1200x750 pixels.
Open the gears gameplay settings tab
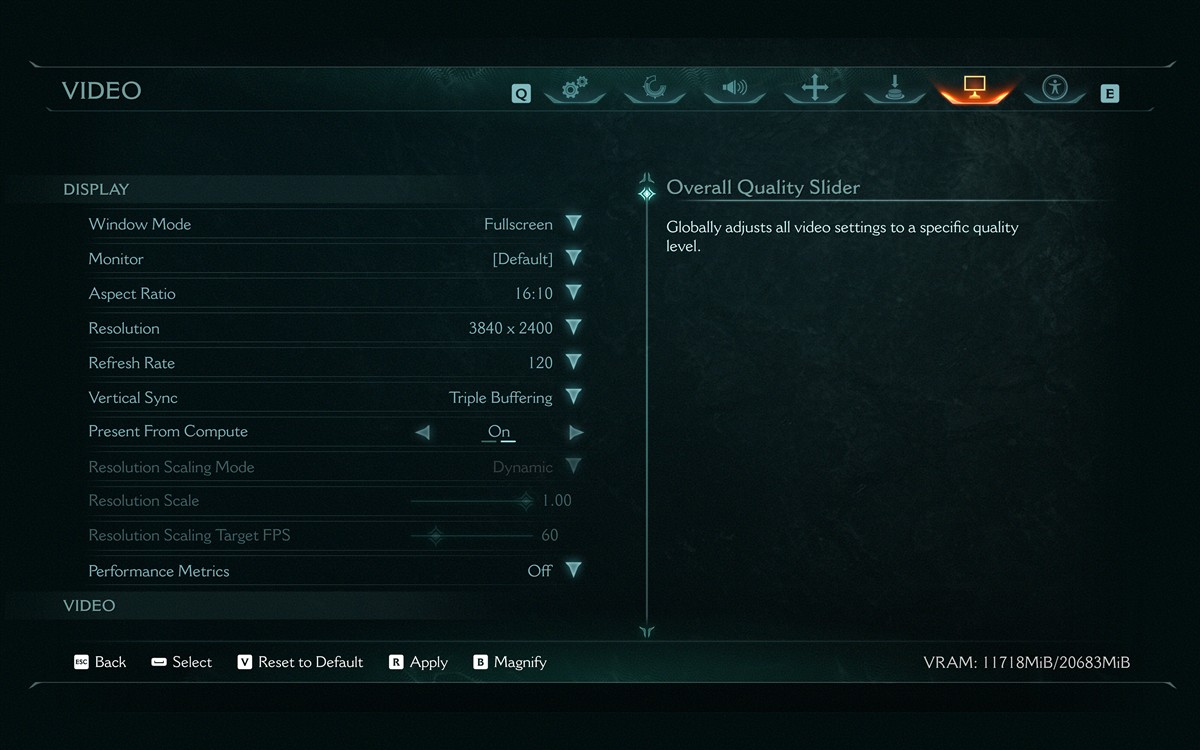[574, 89]
